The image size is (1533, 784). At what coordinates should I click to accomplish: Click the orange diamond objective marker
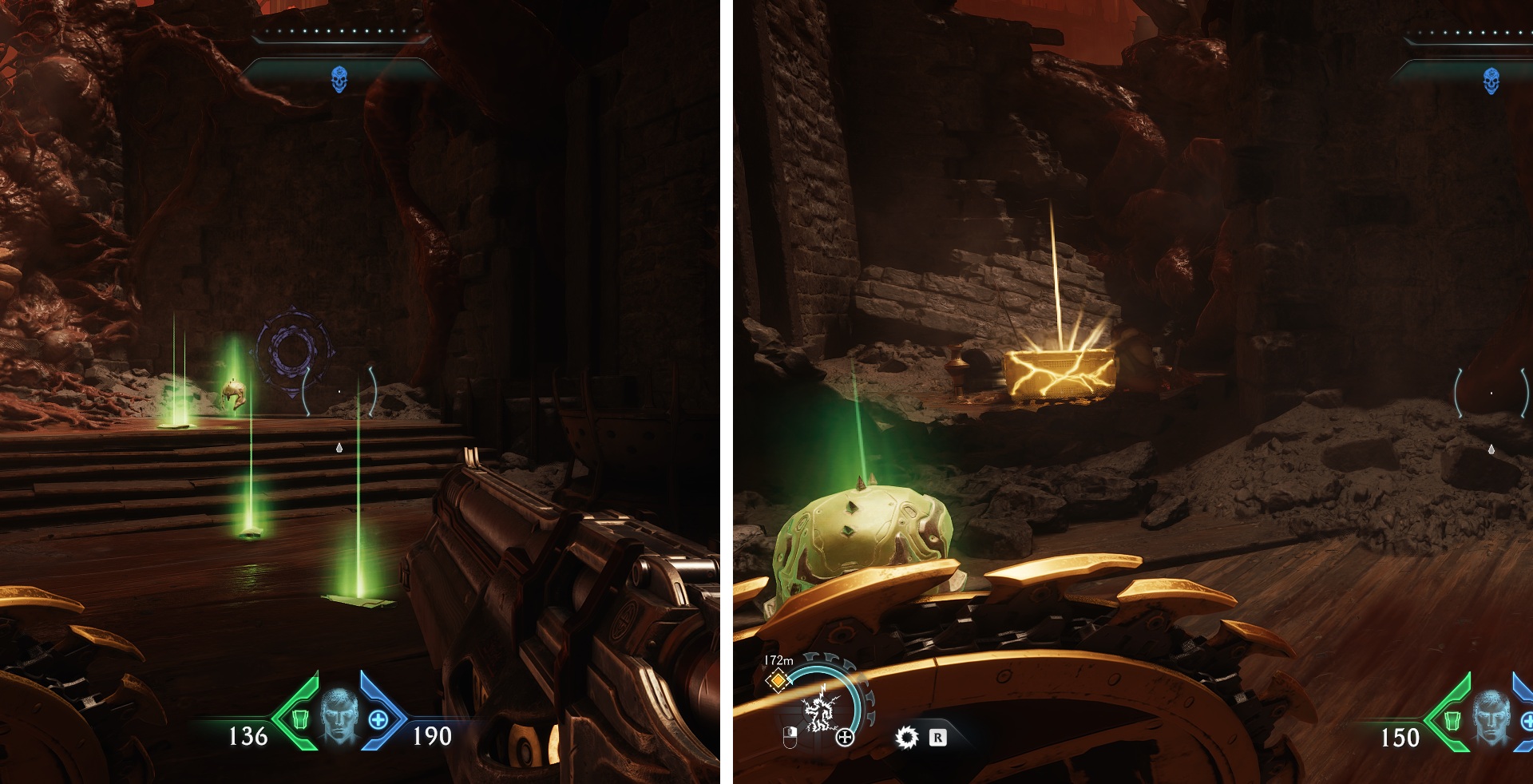[776, 680]
